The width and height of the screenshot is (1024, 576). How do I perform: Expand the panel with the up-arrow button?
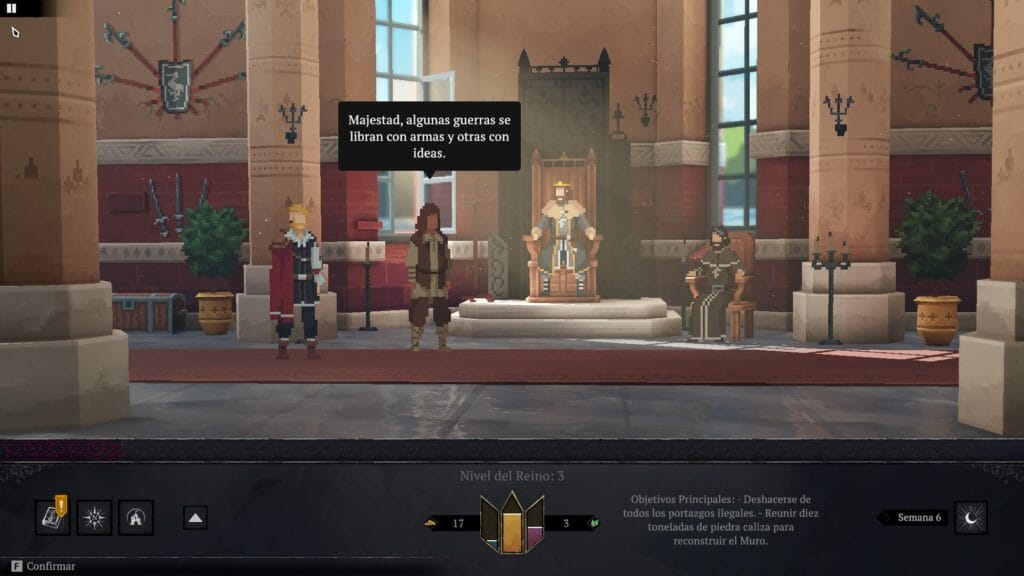tap(196, 517)
